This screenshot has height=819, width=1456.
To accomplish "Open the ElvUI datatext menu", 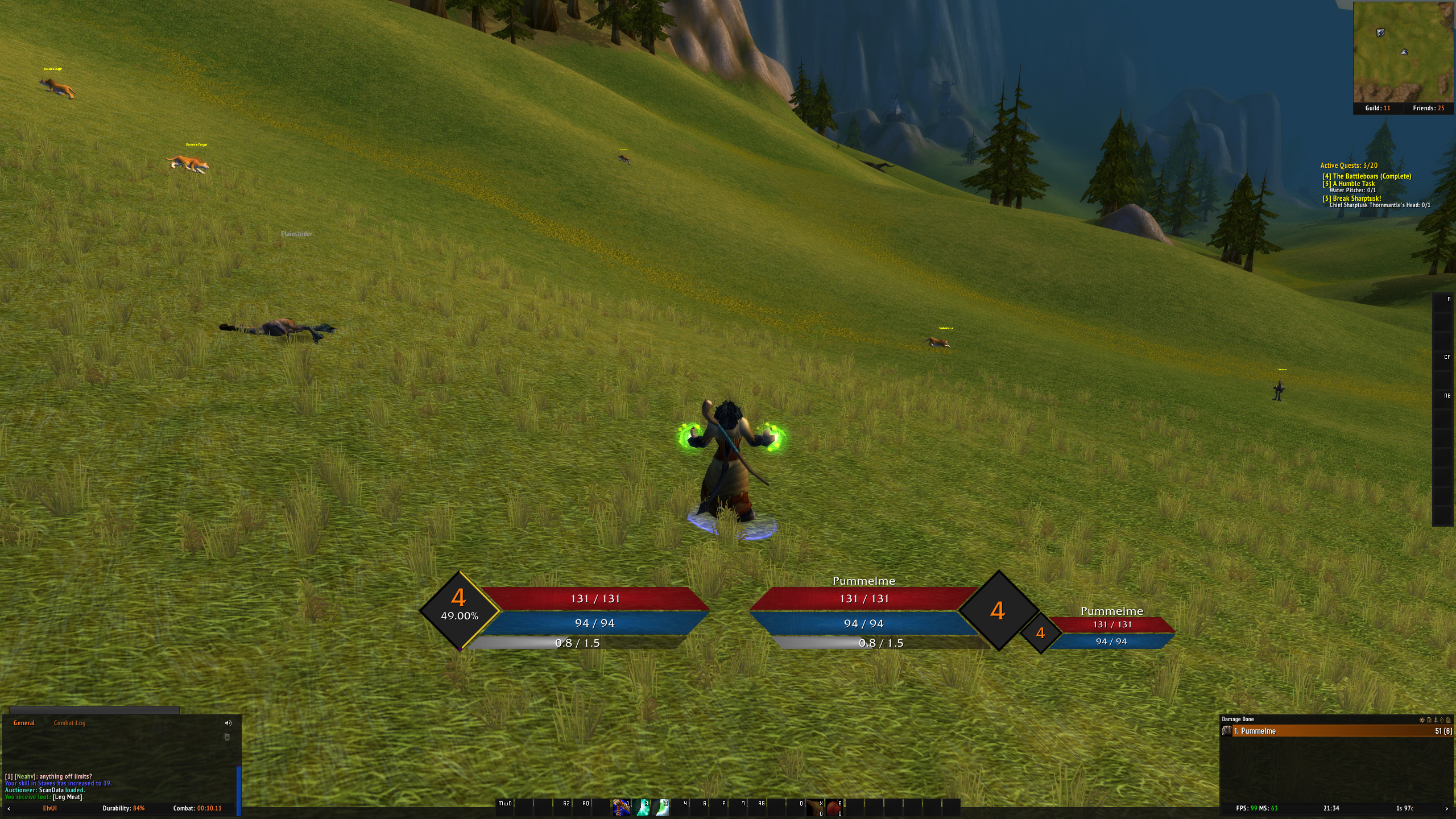I will pos(50,808).
